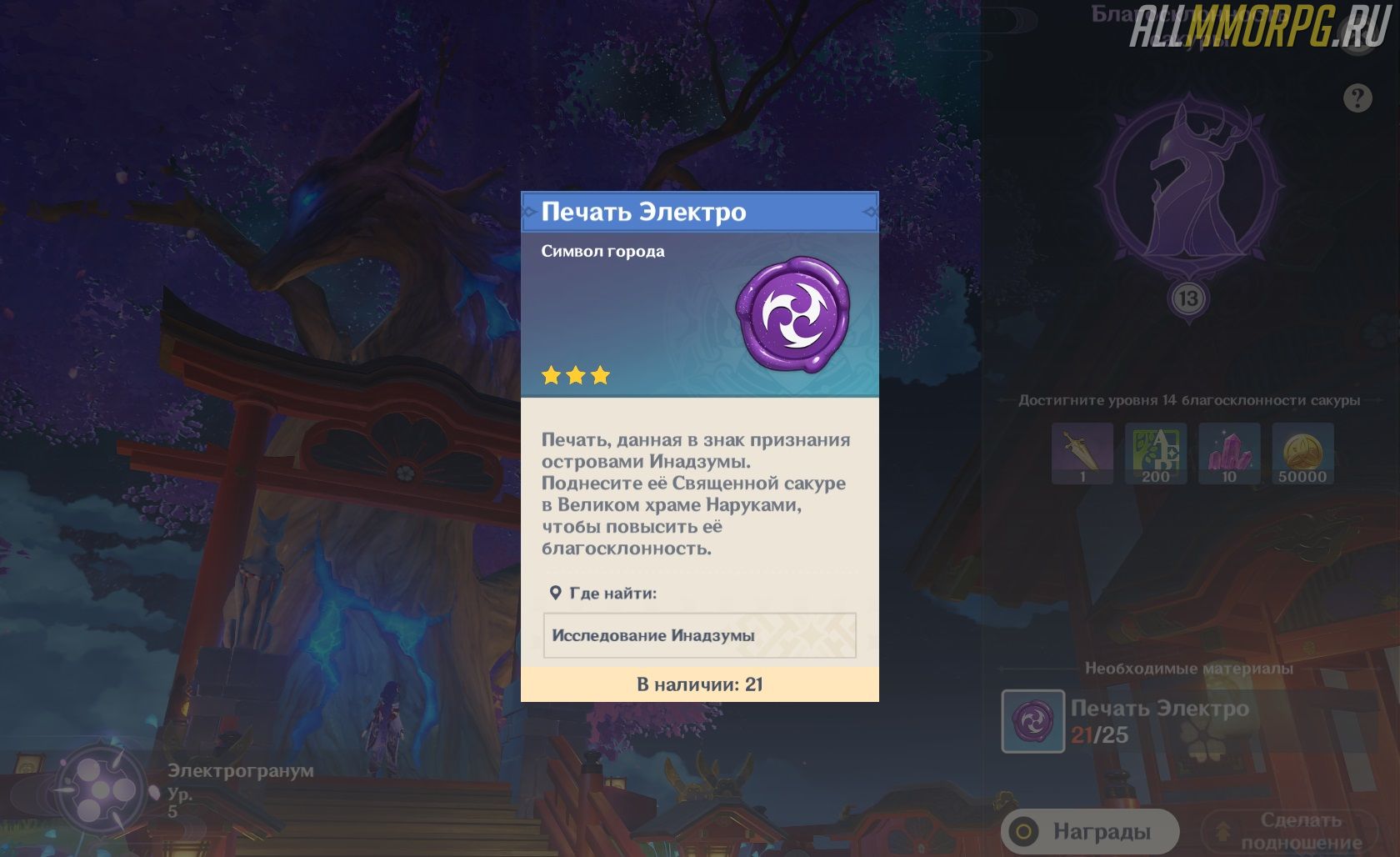Open the question mark help icon
The height and width of the screenshot is (857, 1400).
point(1357,98)
